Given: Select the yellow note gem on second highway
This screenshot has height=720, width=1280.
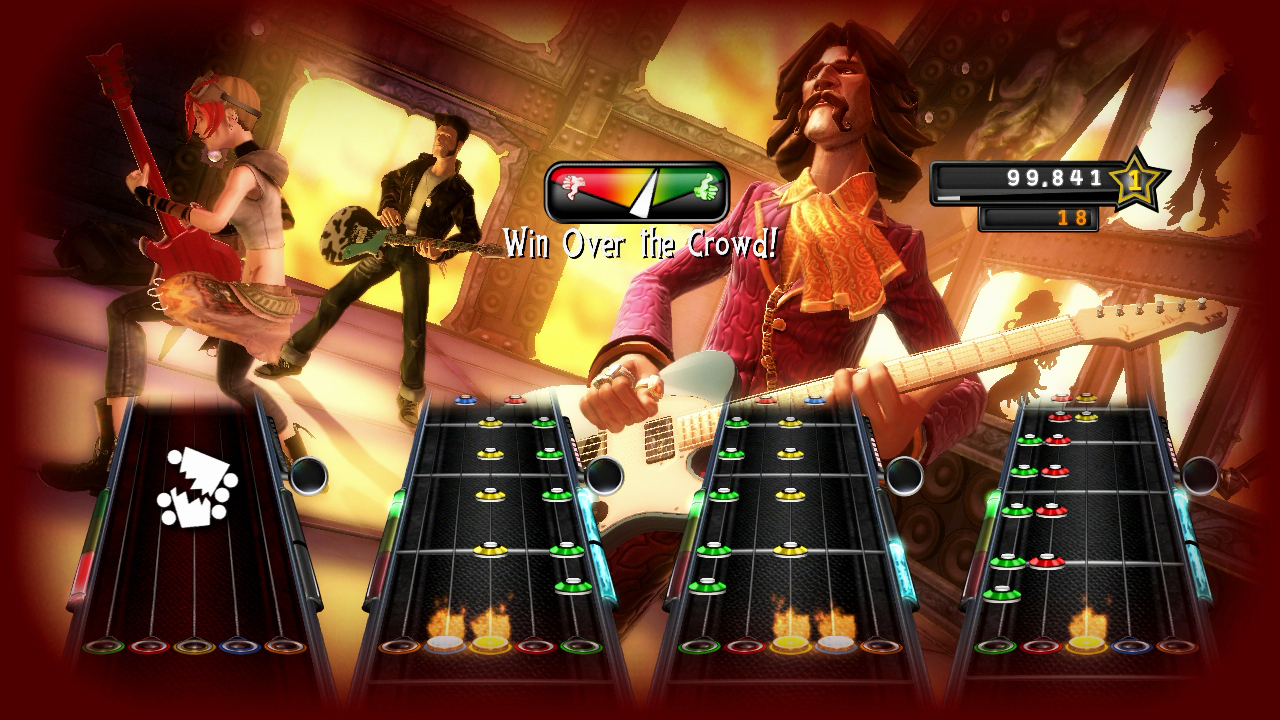Looking at the screenshot, I should 493,495.
